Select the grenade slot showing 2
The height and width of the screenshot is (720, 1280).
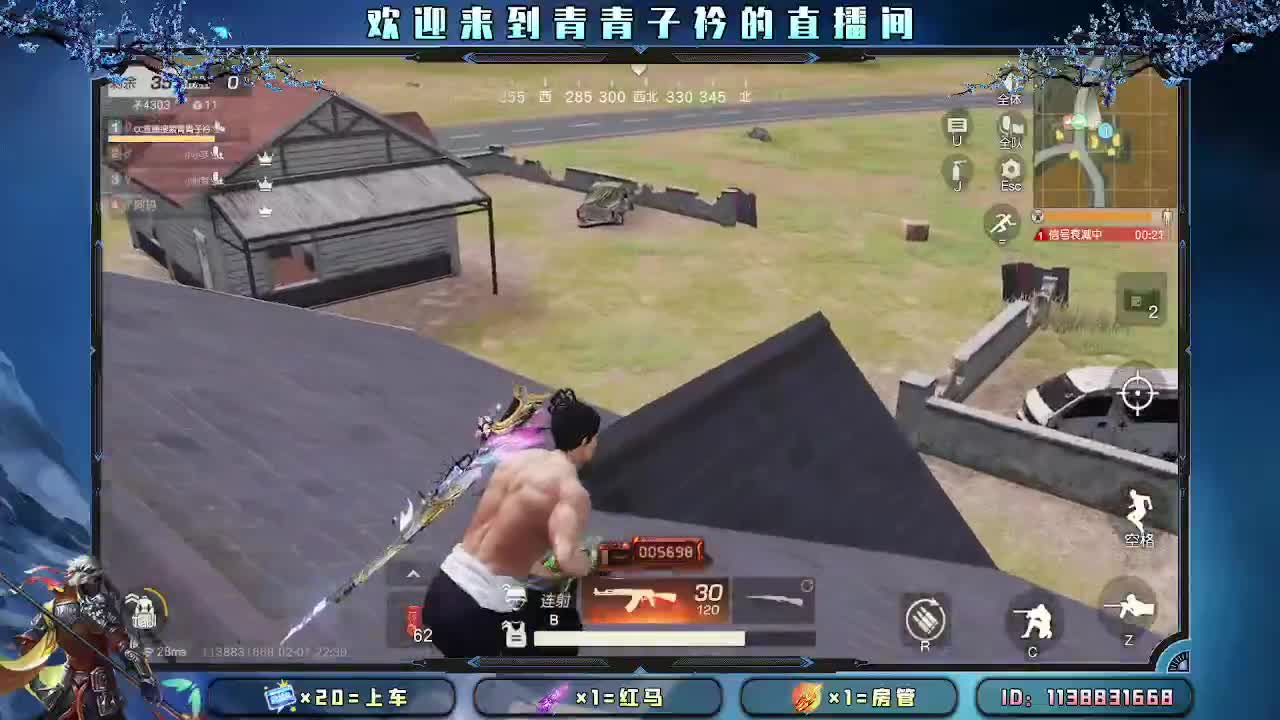point(1141,303)
